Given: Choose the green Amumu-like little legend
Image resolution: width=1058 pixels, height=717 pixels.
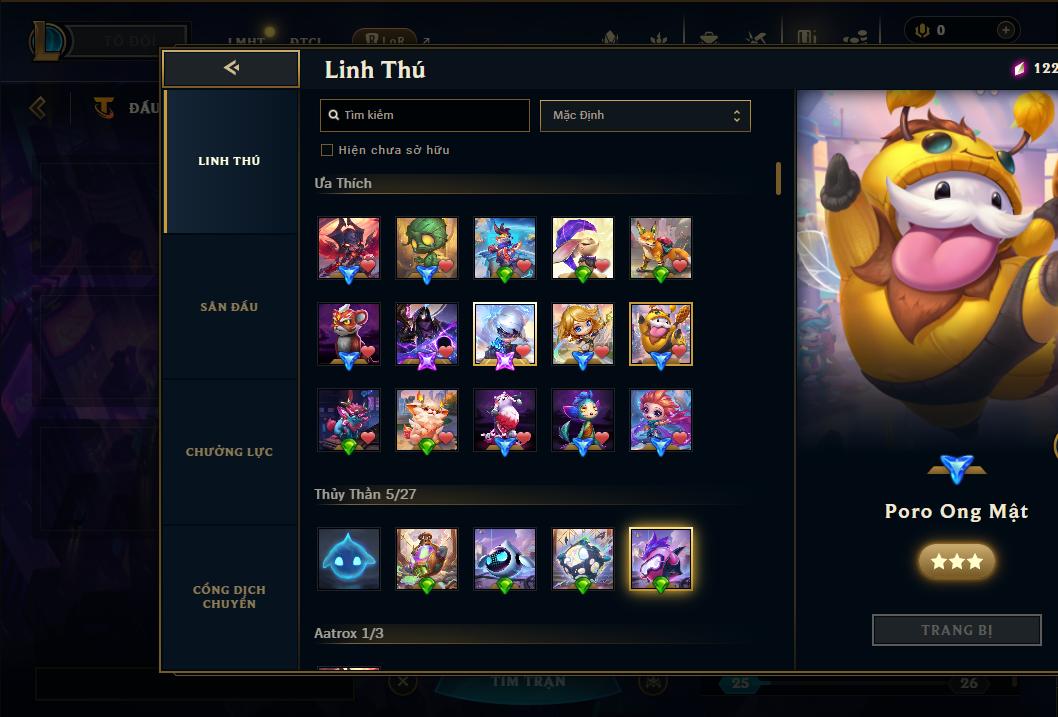Looking at the screenshot, I should pos(427,248).
